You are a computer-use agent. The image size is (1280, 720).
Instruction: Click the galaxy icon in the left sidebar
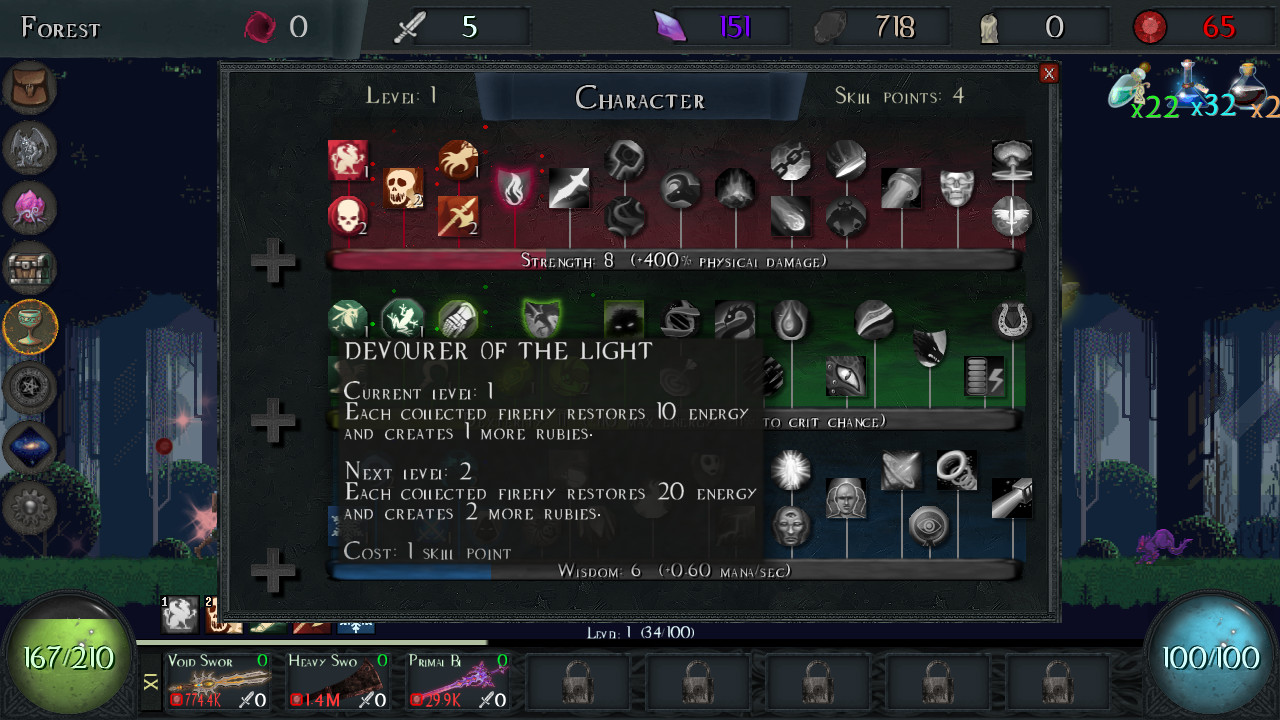point(29,448)
